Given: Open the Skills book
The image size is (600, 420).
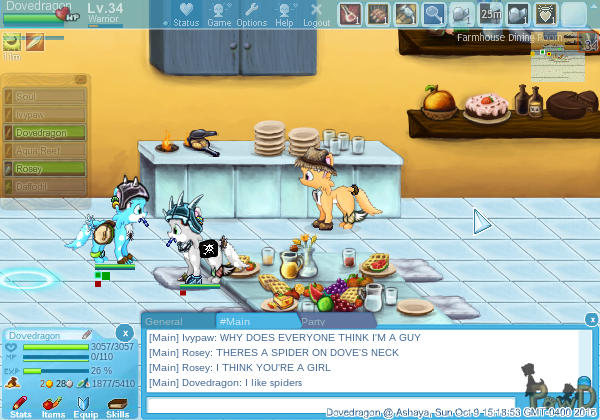Looking at the screenshot, I should click(117, 403).
